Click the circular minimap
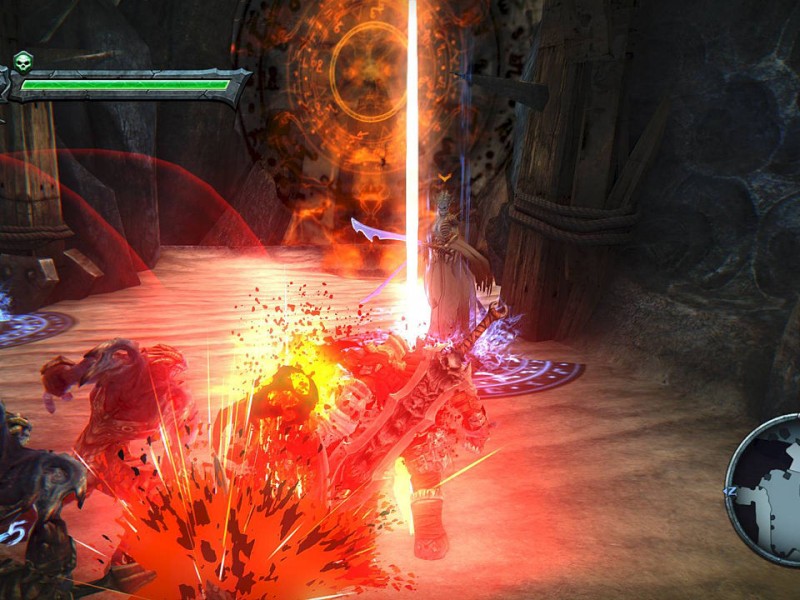The width and height of the screenshot is (800, 600). point(770,488)
